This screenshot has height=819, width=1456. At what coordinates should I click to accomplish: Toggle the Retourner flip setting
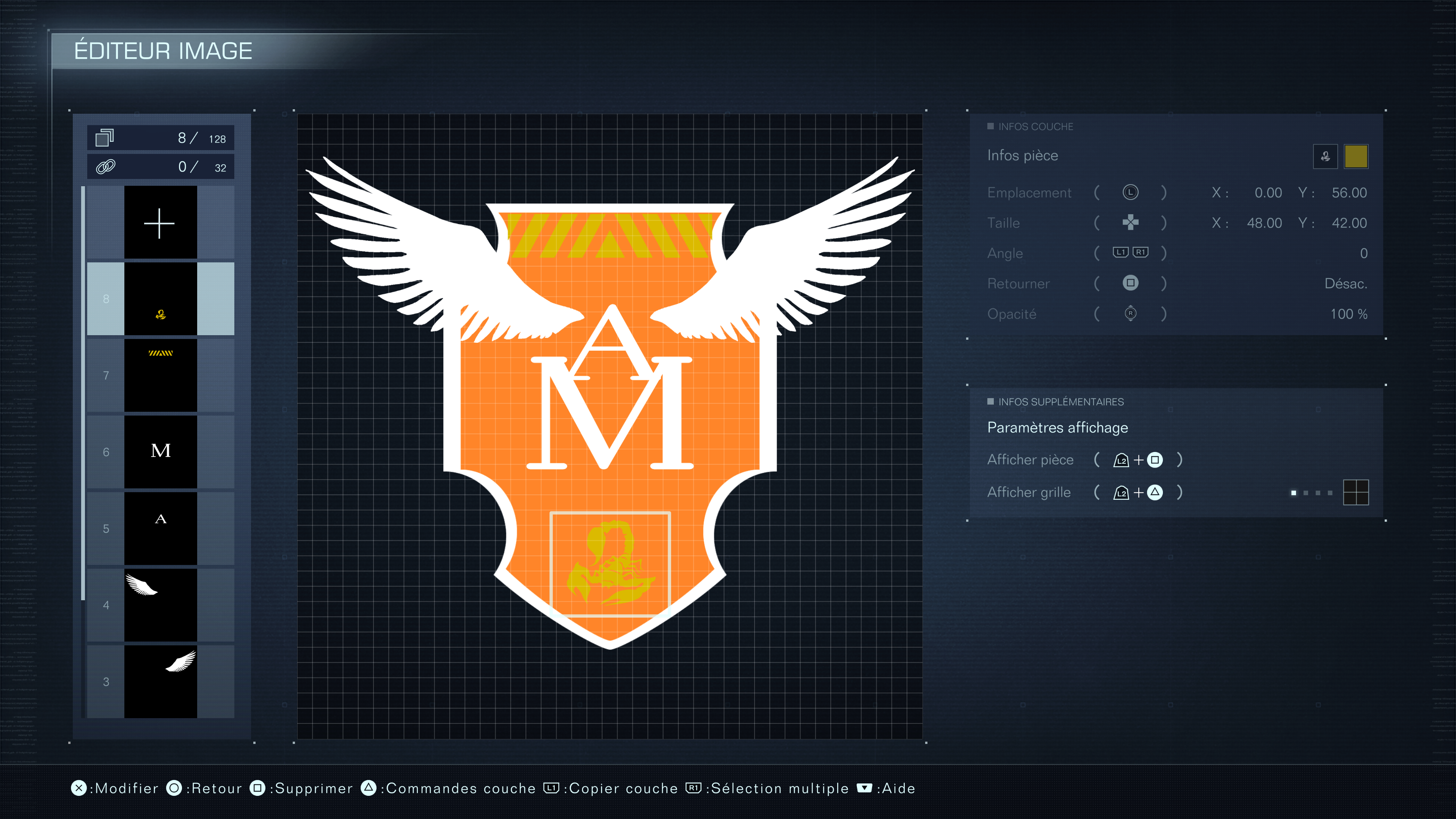point(1176,284)
